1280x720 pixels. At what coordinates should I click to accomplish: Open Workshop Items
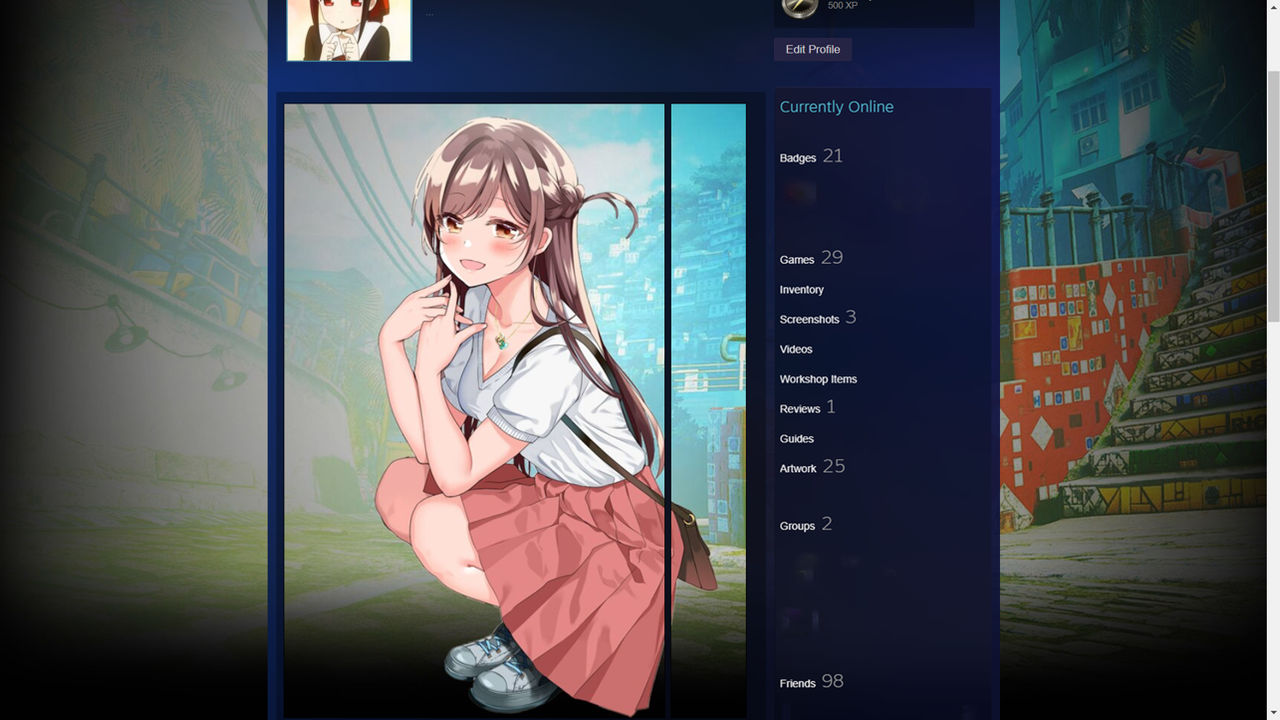point(818,379)
